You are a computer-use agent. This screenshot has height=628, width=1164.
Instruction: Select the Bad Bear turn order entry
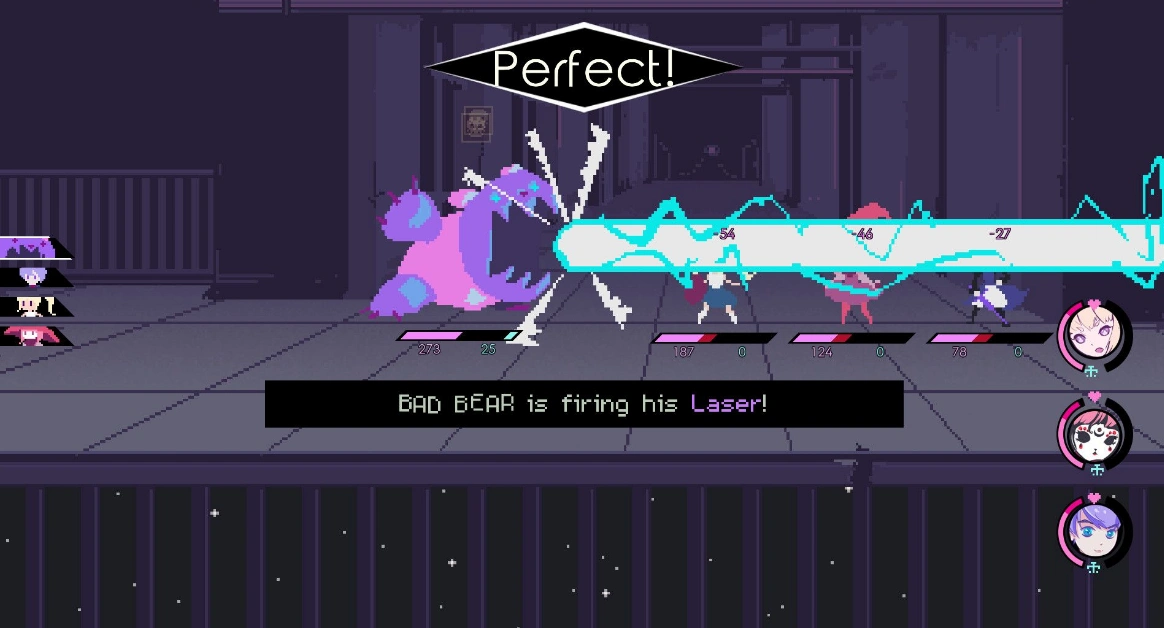[30, 248]
